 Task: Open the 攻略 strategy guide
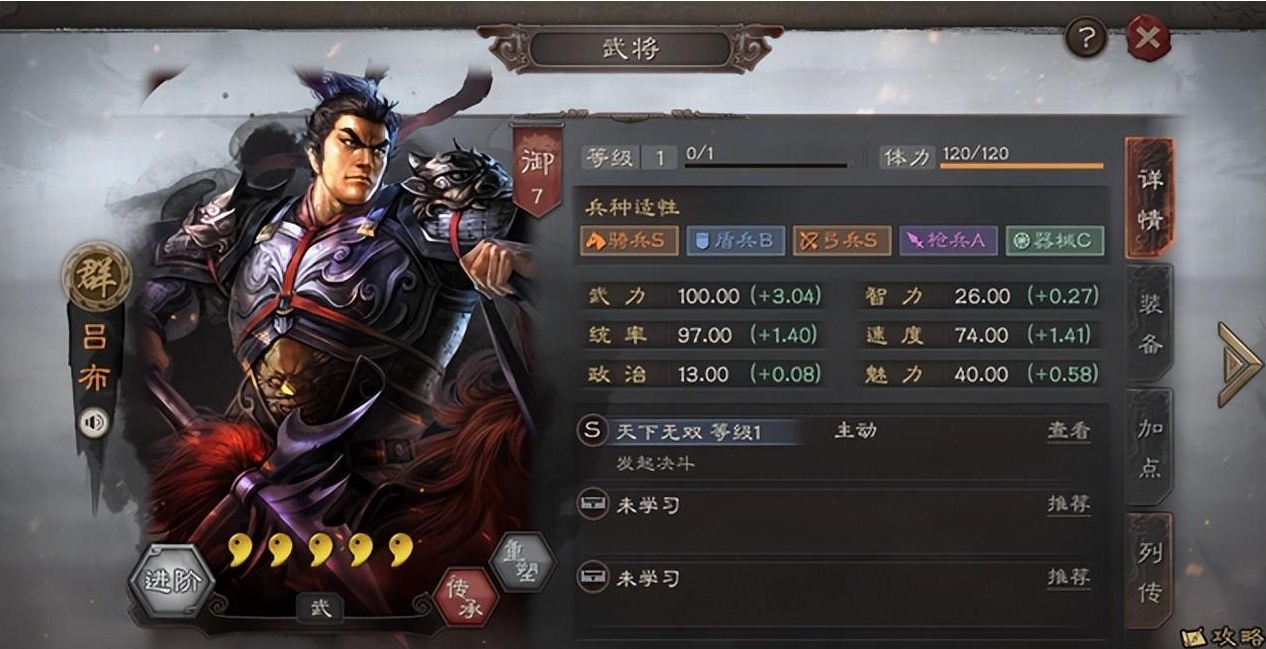[1222, 636]
